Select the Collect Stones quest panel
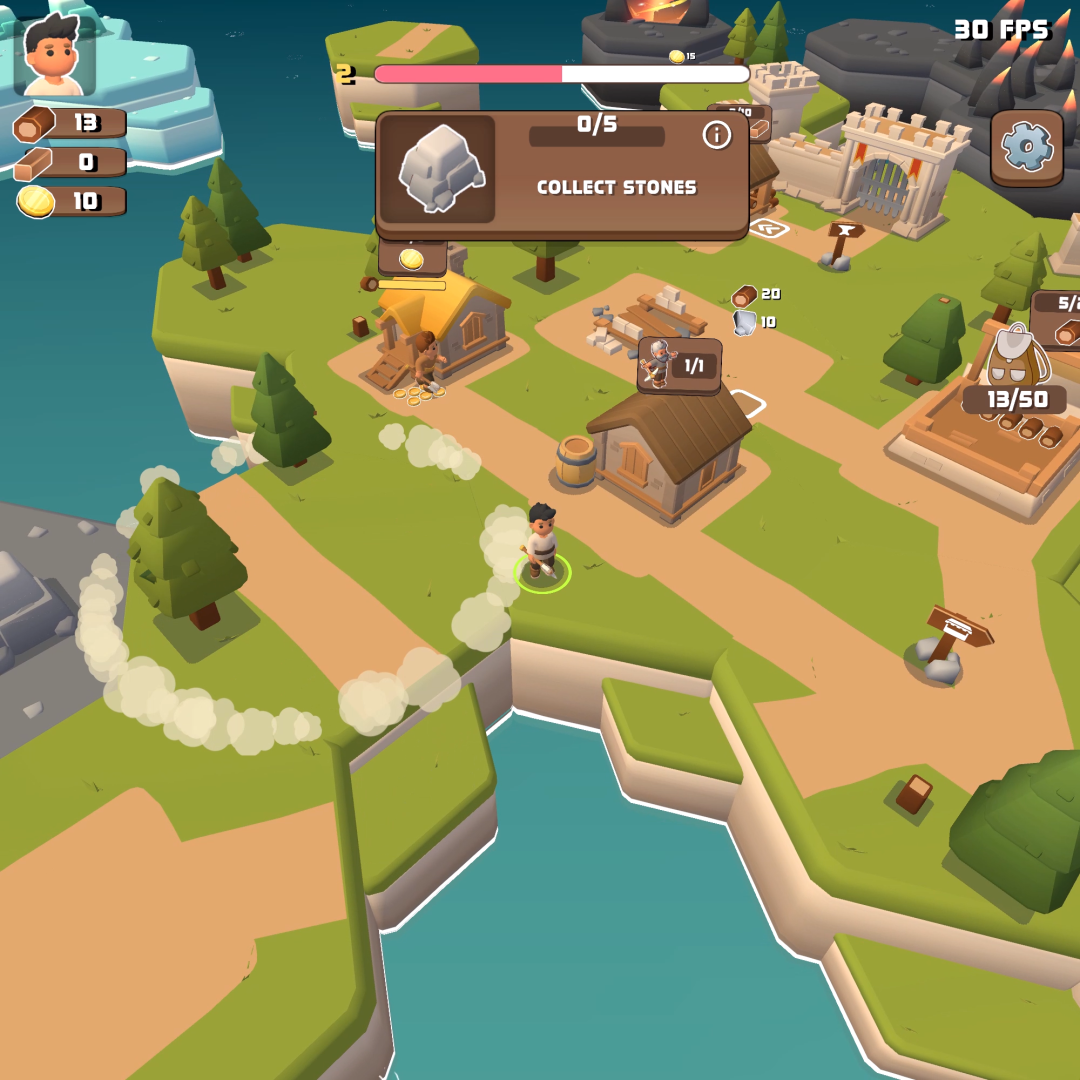The height and width of the screenshot is (1080, 1080). click(562, 175)
